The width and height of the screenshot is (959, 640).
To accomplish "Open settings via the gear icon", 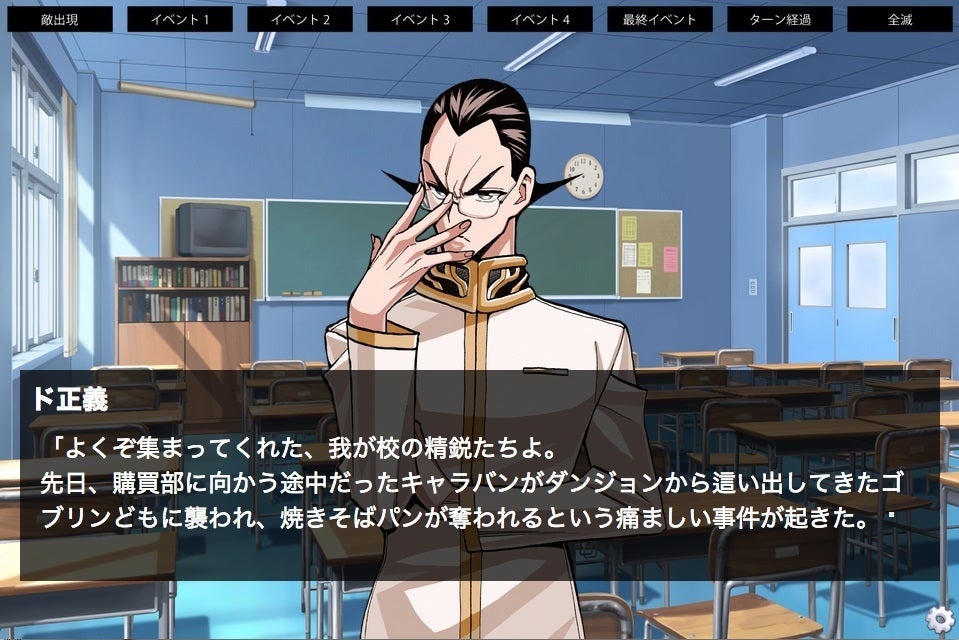I will pyautogui.click(x=939, y=620).
